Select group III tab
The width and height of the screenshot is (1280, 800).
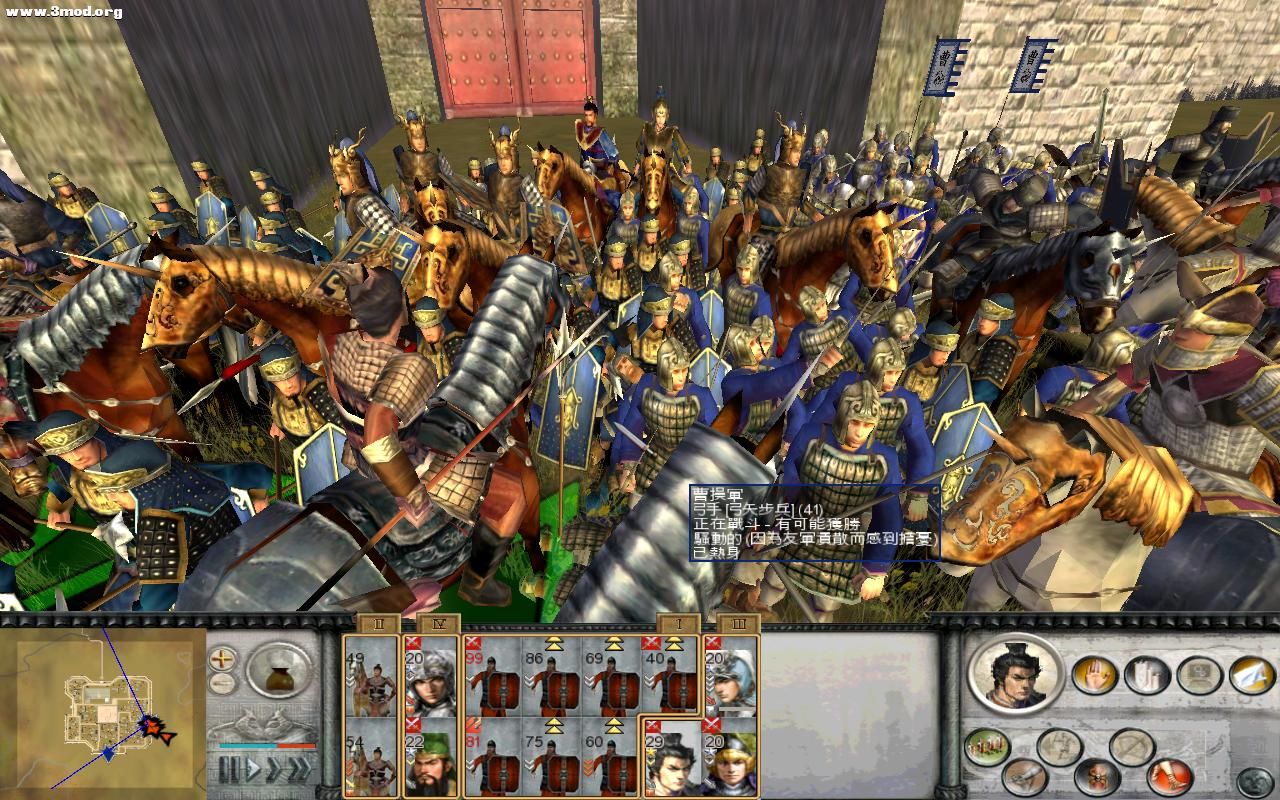click(737, 625)
